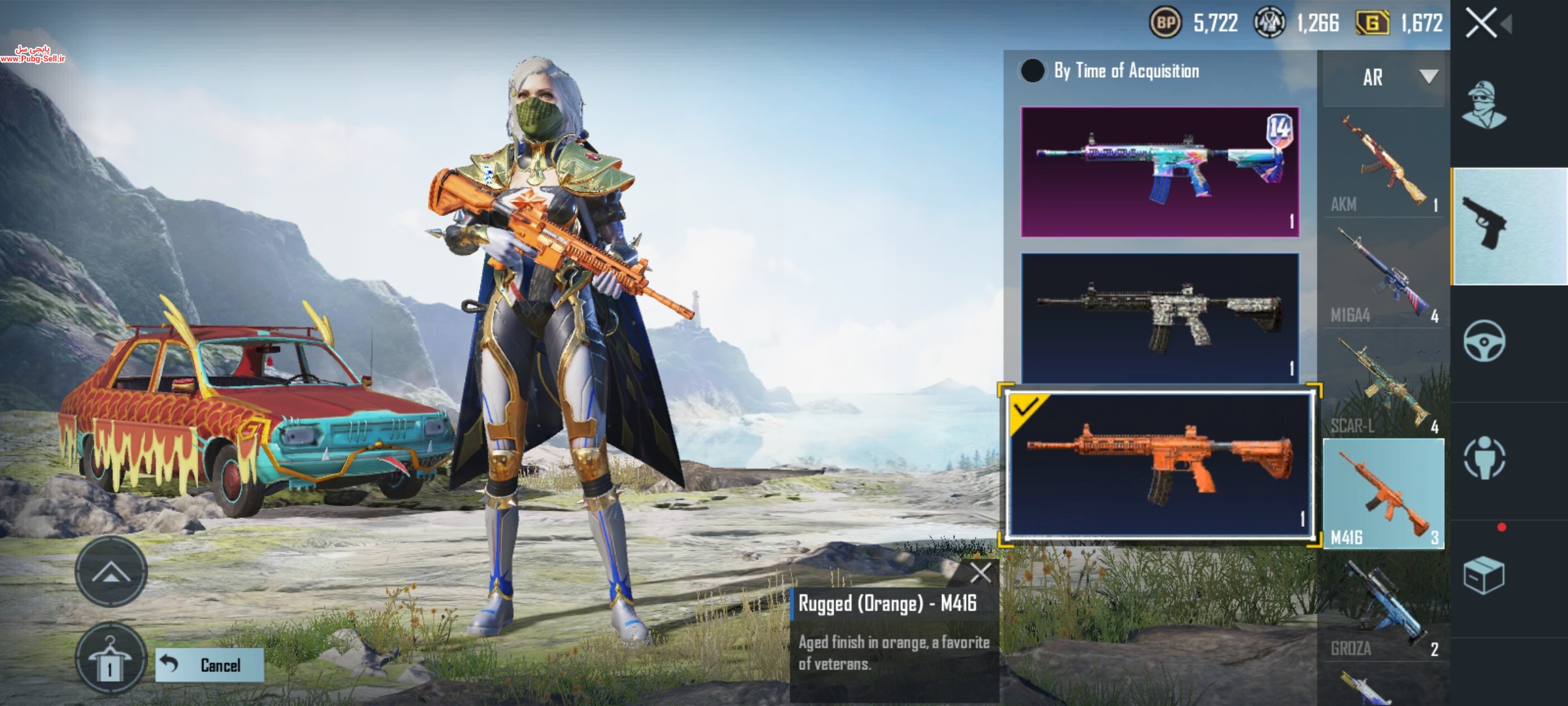Toggle By Time of Acquisition sorting
The image size is (1568, 706).
1033,71
